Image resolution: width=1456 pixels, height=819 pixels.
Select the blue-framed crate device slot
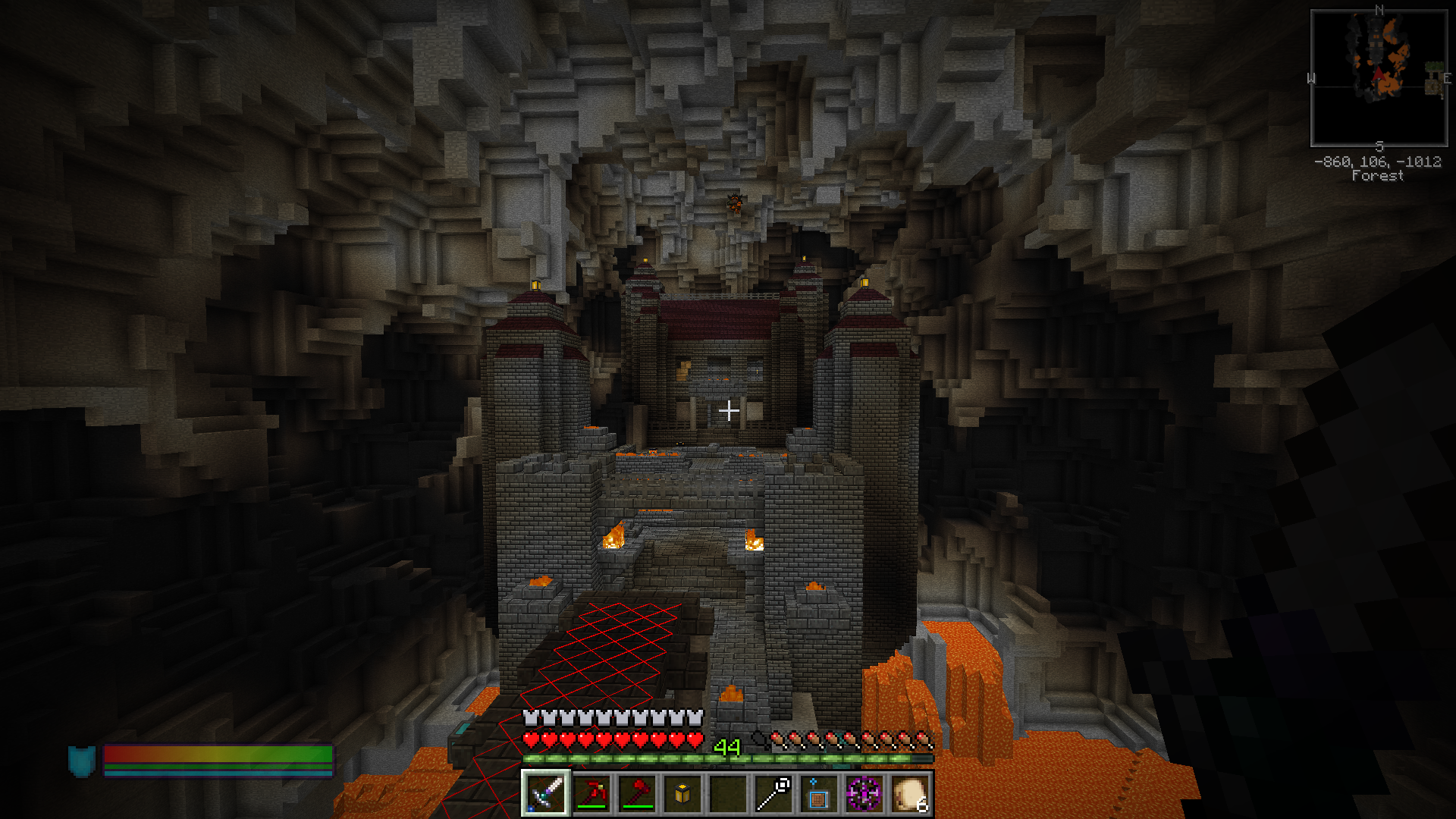(818, 794)
